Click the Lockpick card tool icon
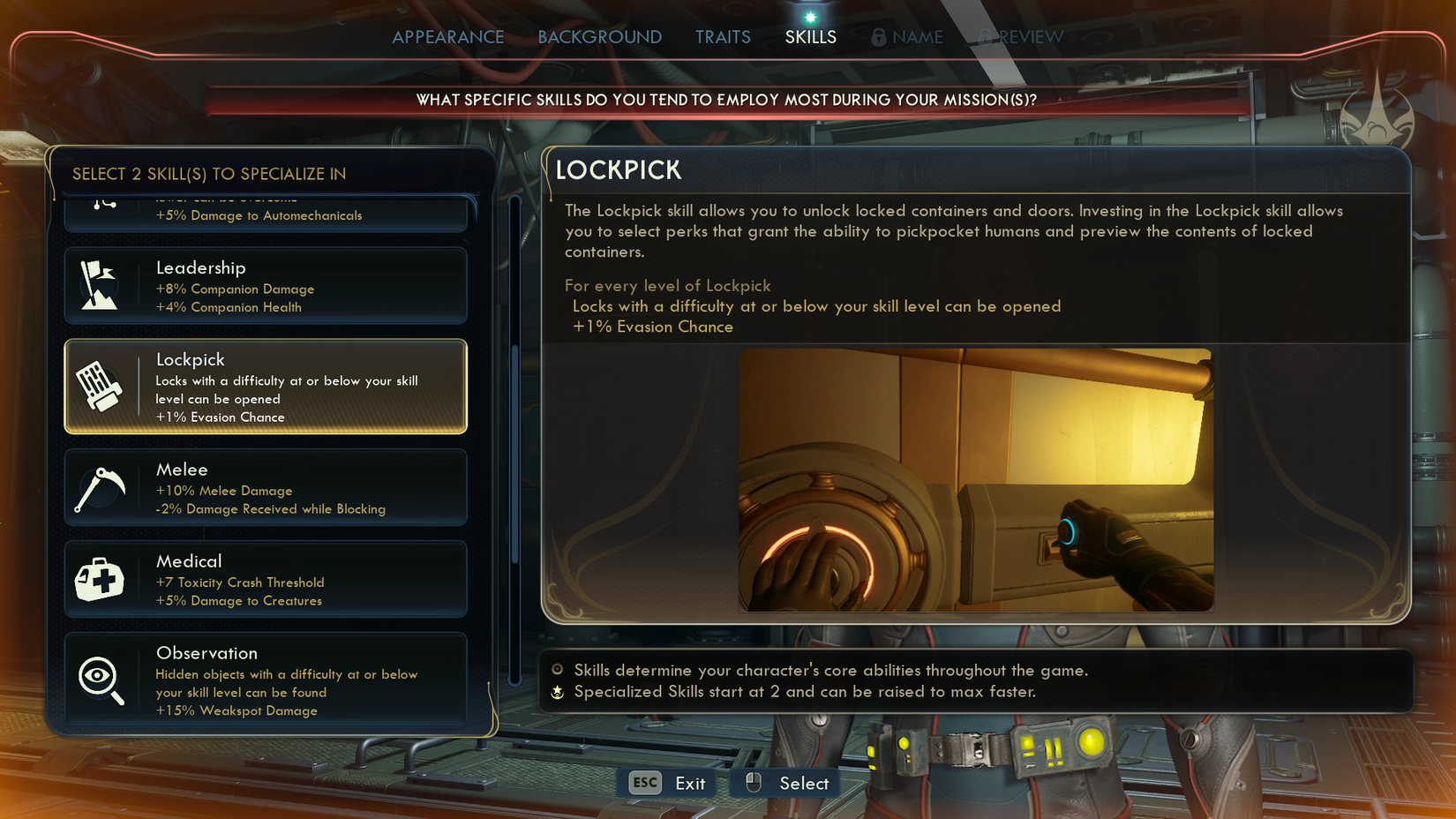 point(101,386)
